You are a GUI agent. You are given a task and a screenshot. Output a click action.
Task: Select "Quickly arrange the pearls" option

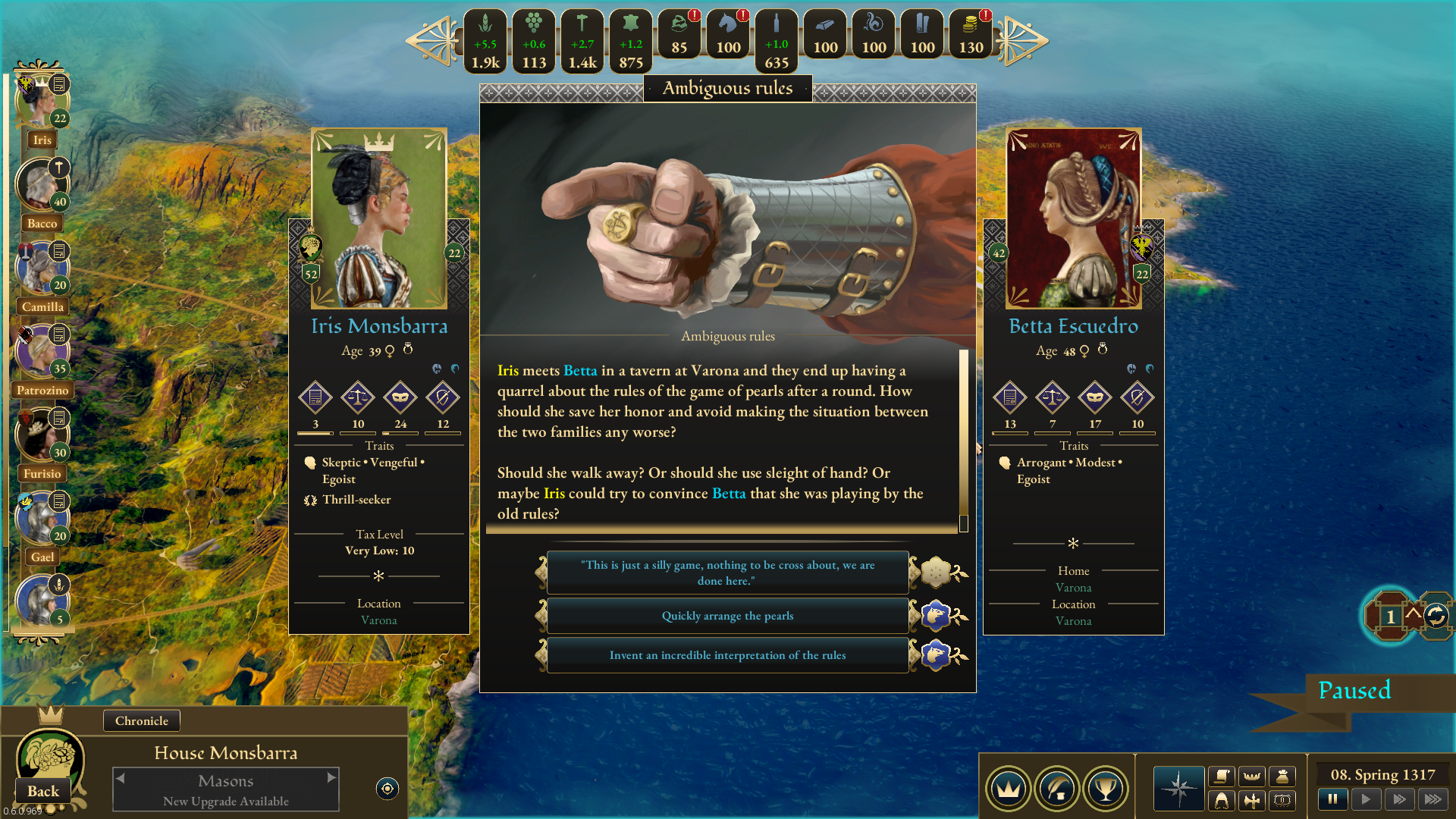(x=727, y=616)
